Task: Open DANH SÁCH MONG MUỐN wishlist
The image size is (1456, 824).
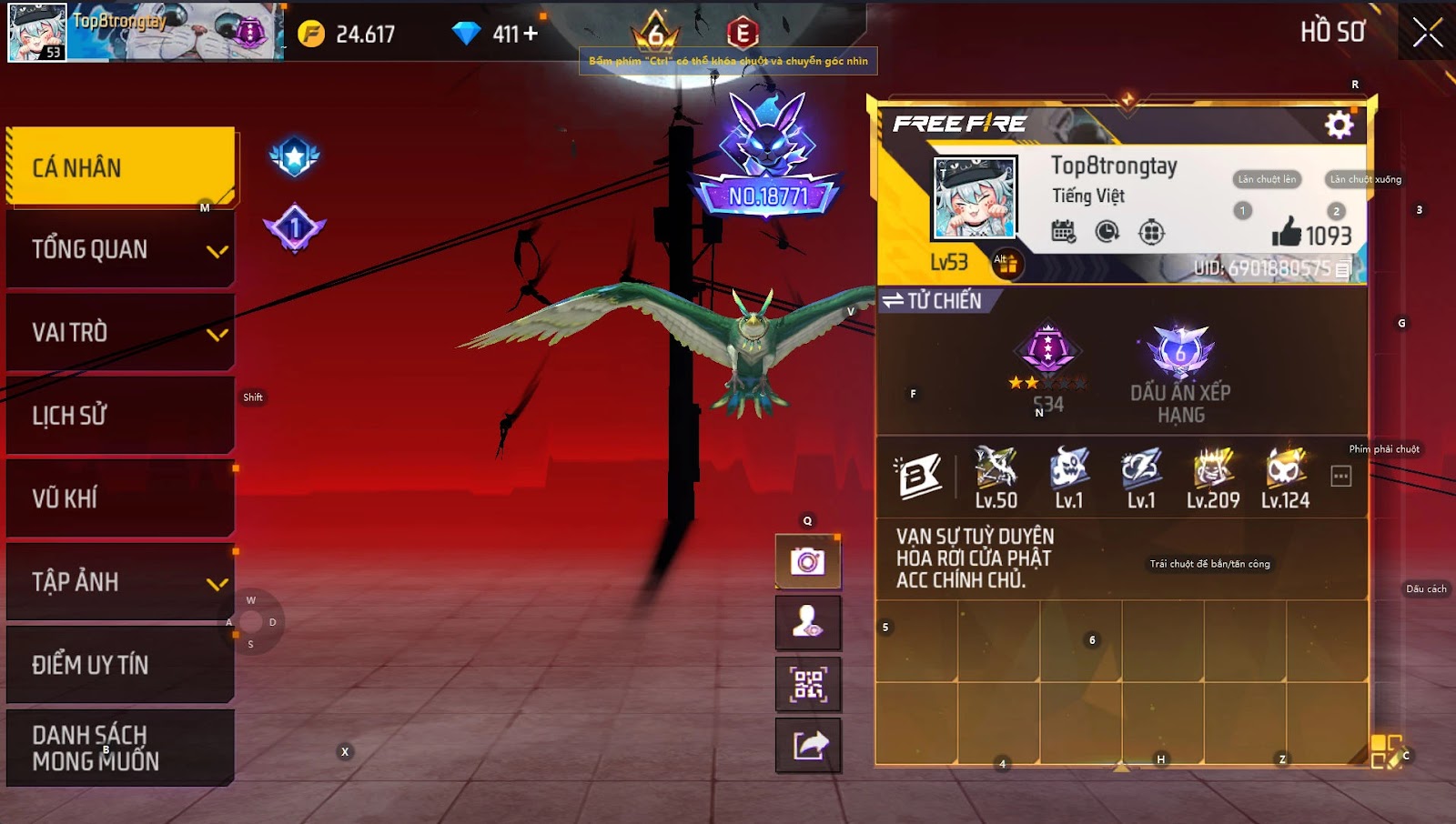Action: click(x=120, y=748)
